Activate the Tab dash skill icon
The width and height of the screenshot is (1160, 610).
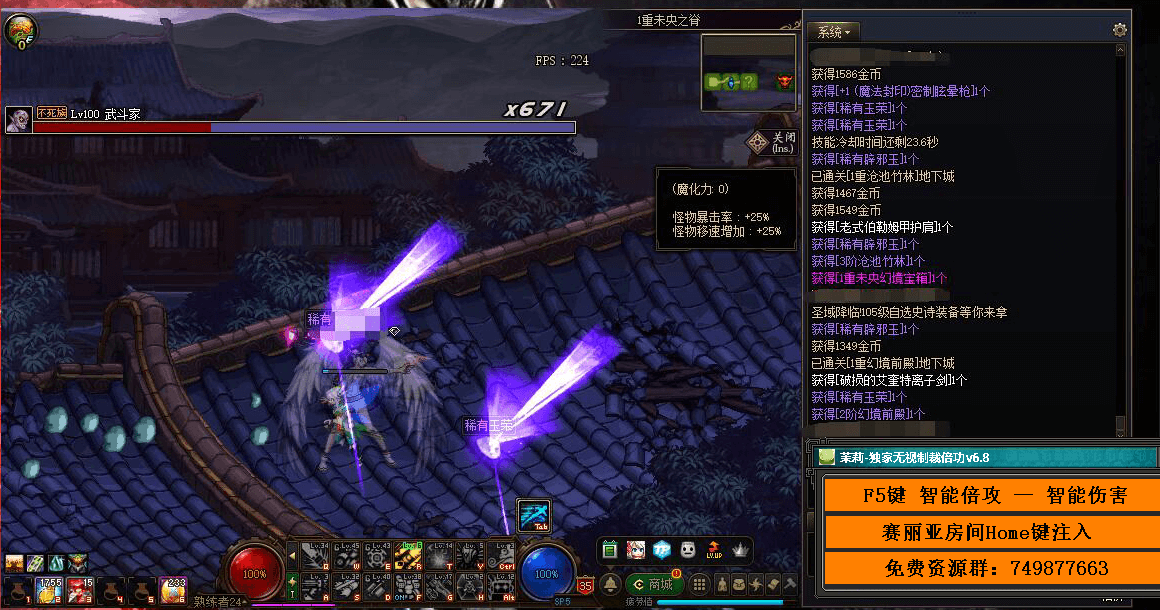click(x=533, y=515)
